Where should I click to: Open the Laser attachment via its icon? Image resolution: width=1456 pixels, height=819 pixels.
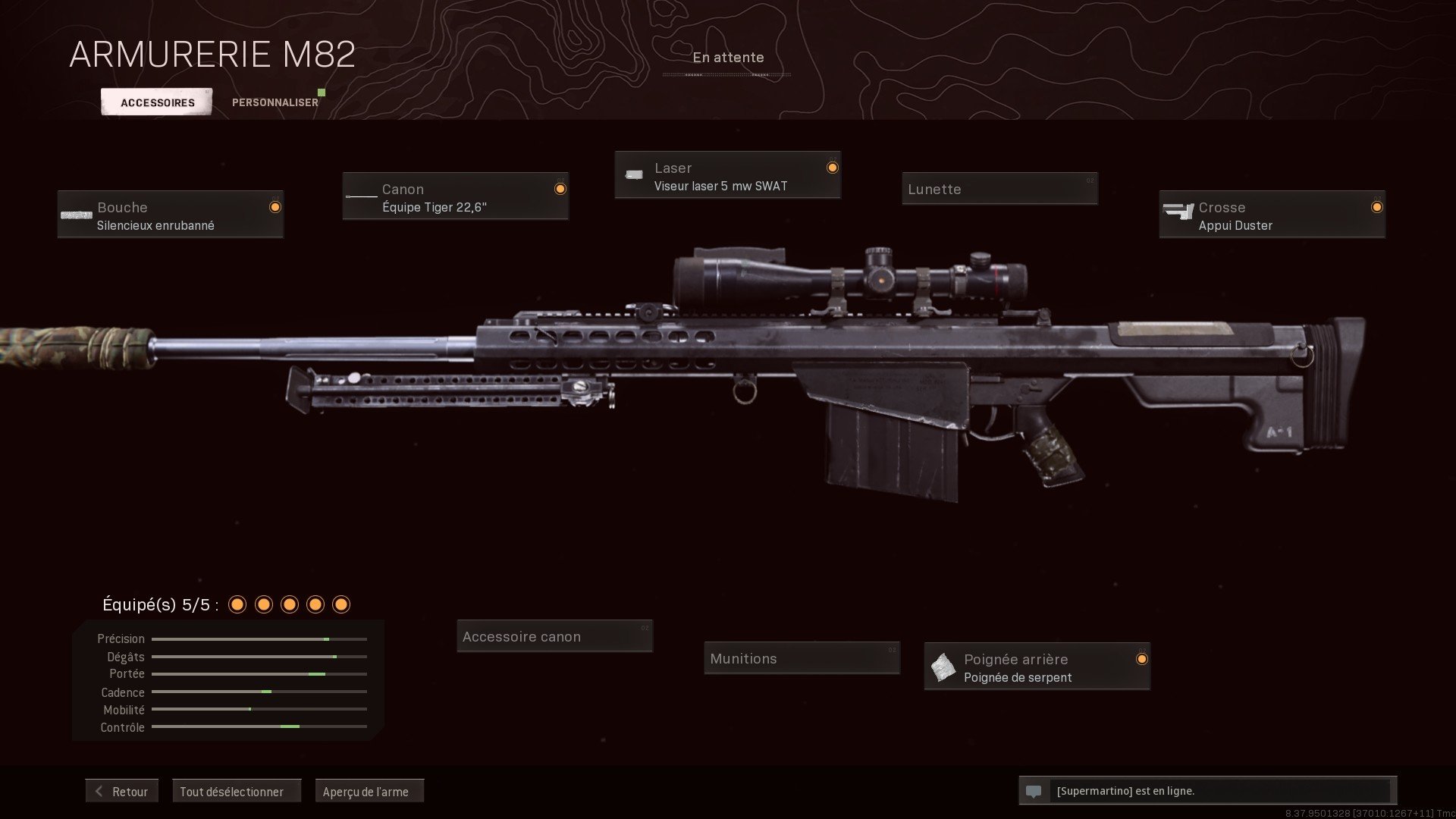[634, 174]
